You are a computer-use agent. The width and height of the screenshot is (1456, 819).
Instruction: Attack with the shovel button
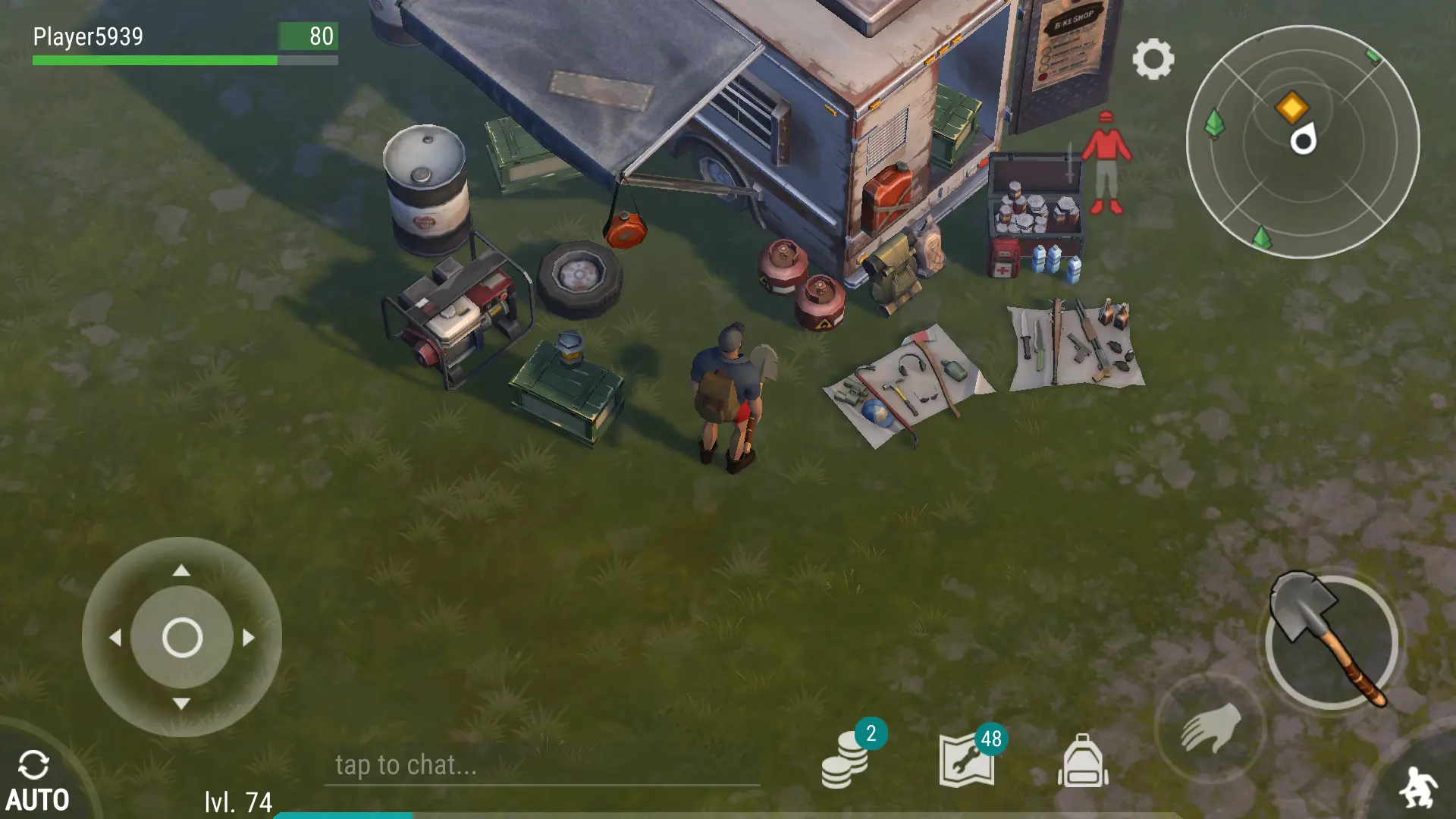pos(1331,642)
